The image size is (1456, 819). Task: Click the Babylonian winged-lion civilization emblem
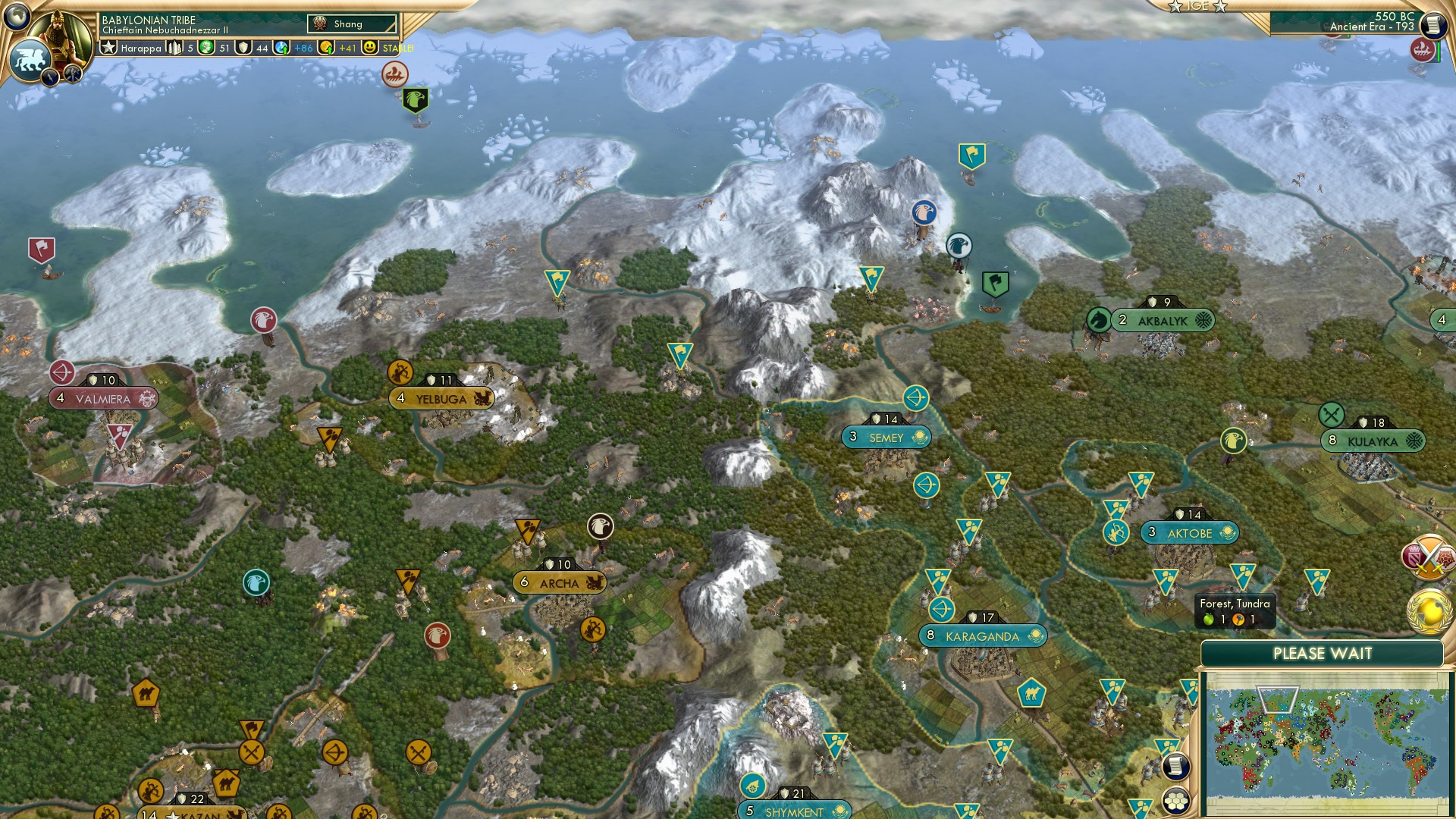[x=30, y=57]
